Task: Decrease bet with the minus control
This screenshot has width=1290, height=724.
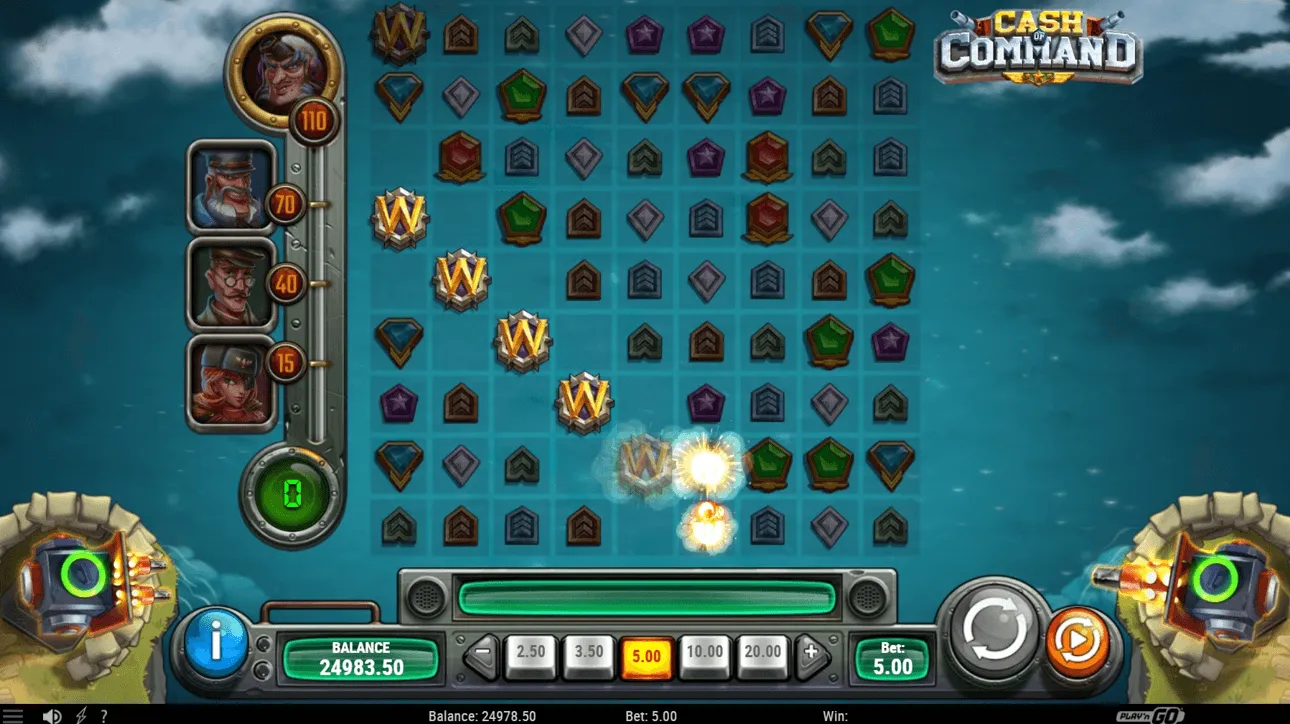Action: (480, 651)
